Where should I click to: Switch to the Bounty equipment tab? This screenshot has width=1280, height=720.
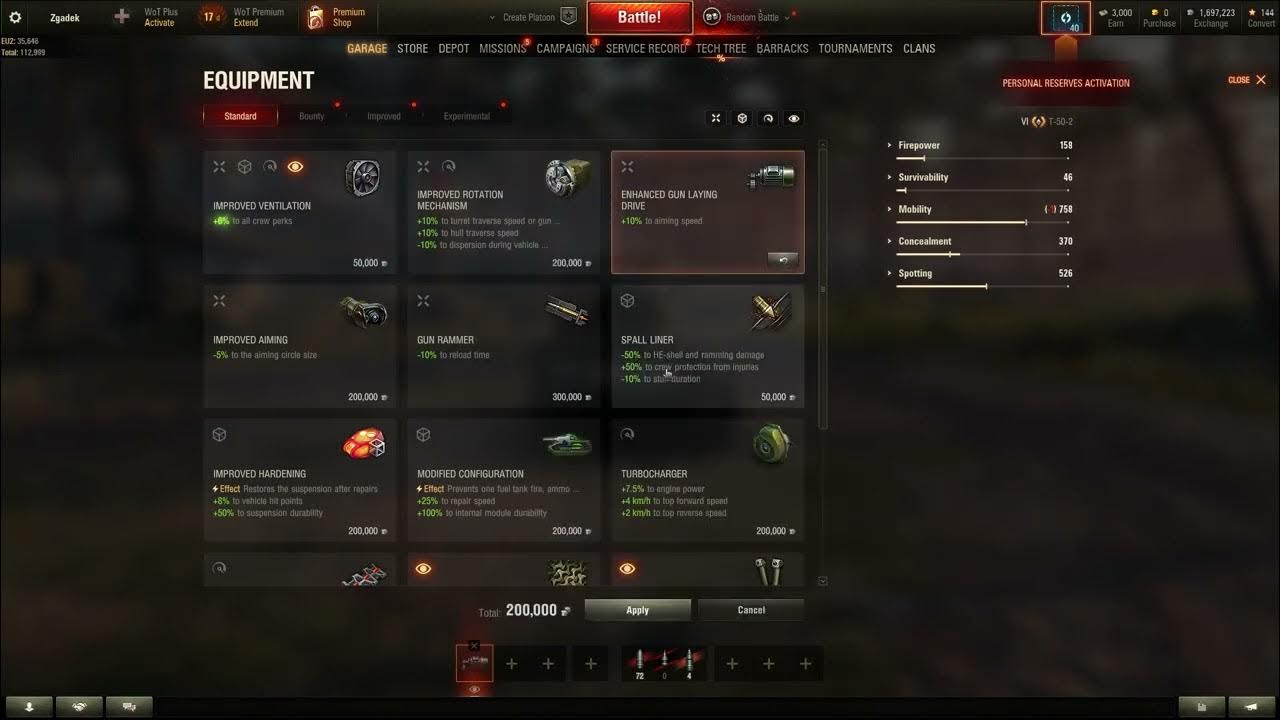311,115
